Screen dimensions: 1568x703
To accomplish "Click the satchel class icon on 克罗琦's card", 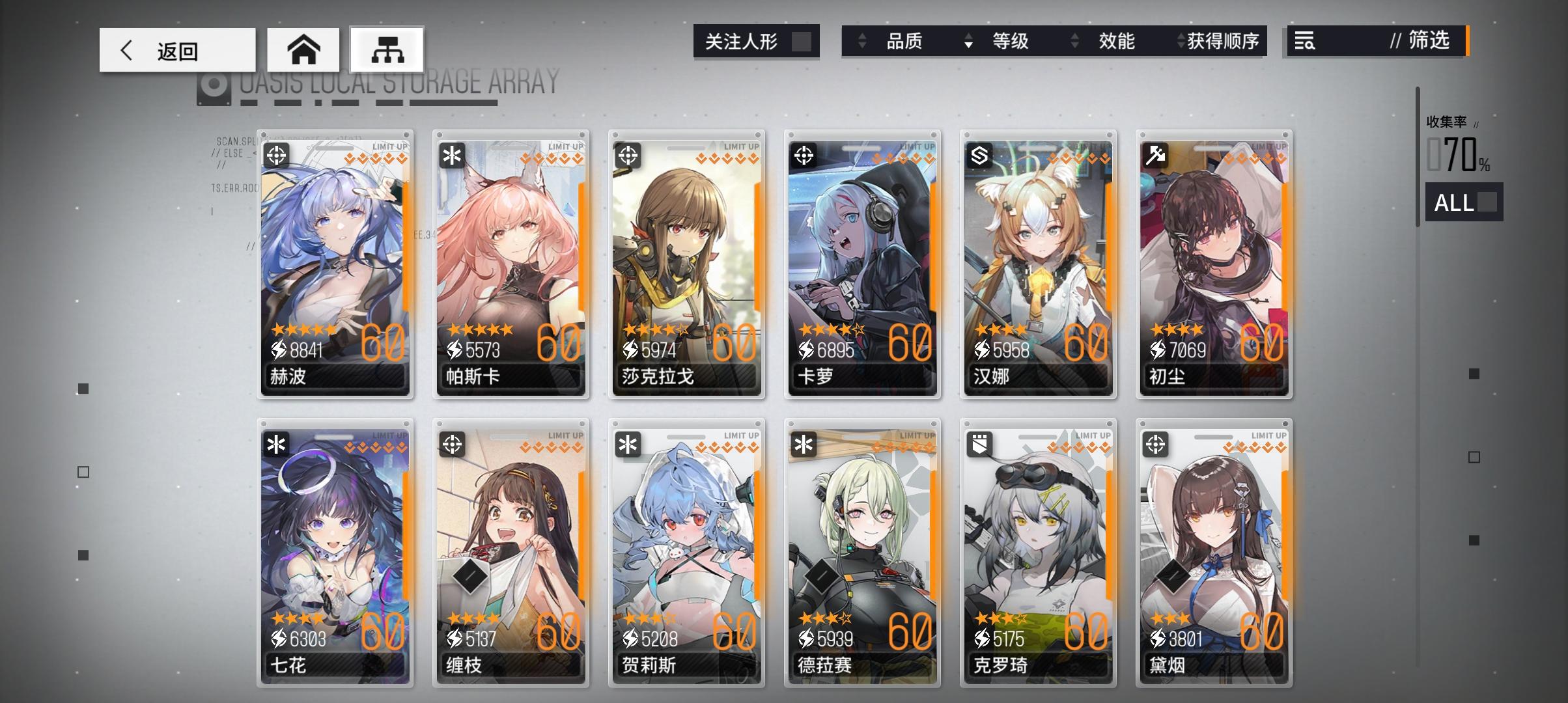I will tap(979, 443).
